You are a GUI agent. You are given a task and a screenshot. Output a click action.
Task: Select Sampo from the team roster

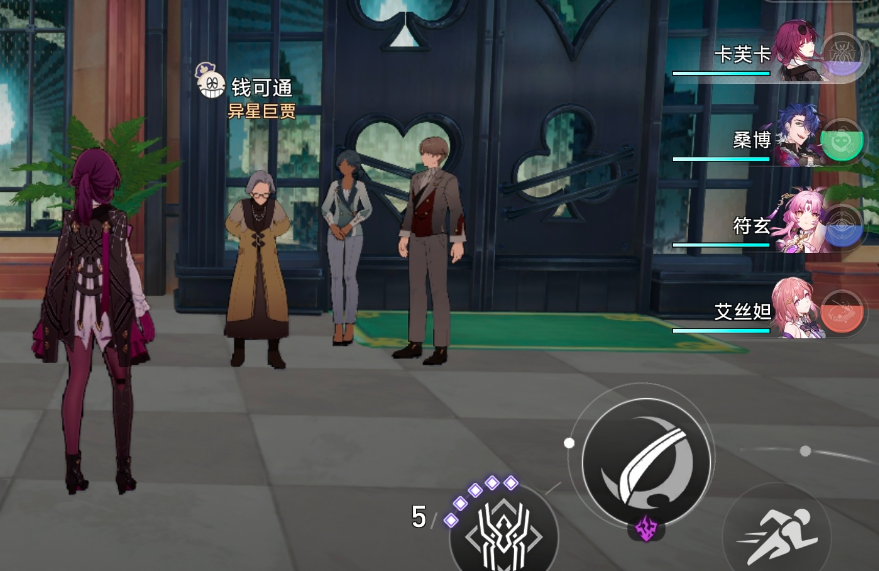(796, 138)
